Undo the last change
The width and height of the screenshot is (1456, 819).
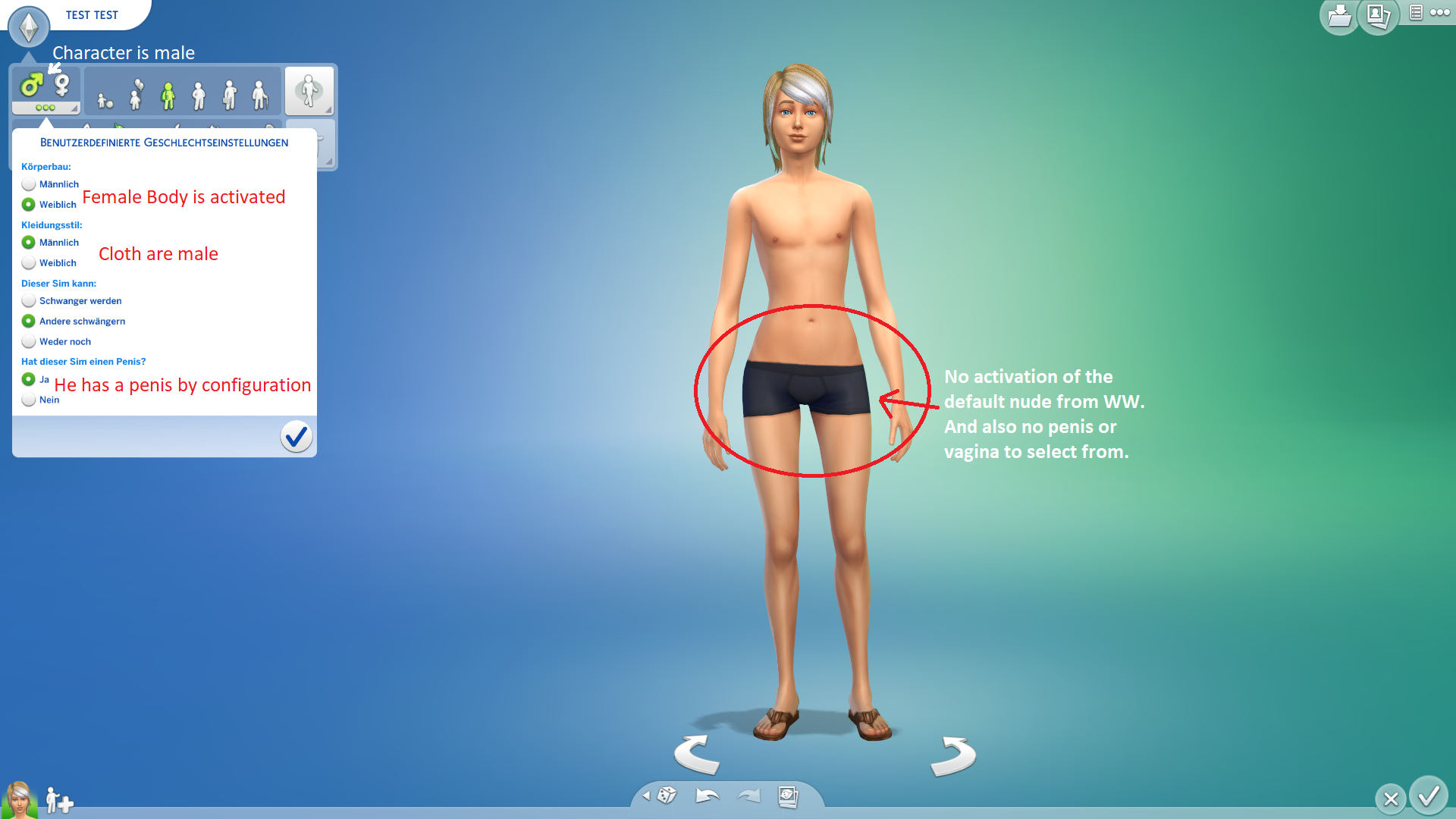707,795
